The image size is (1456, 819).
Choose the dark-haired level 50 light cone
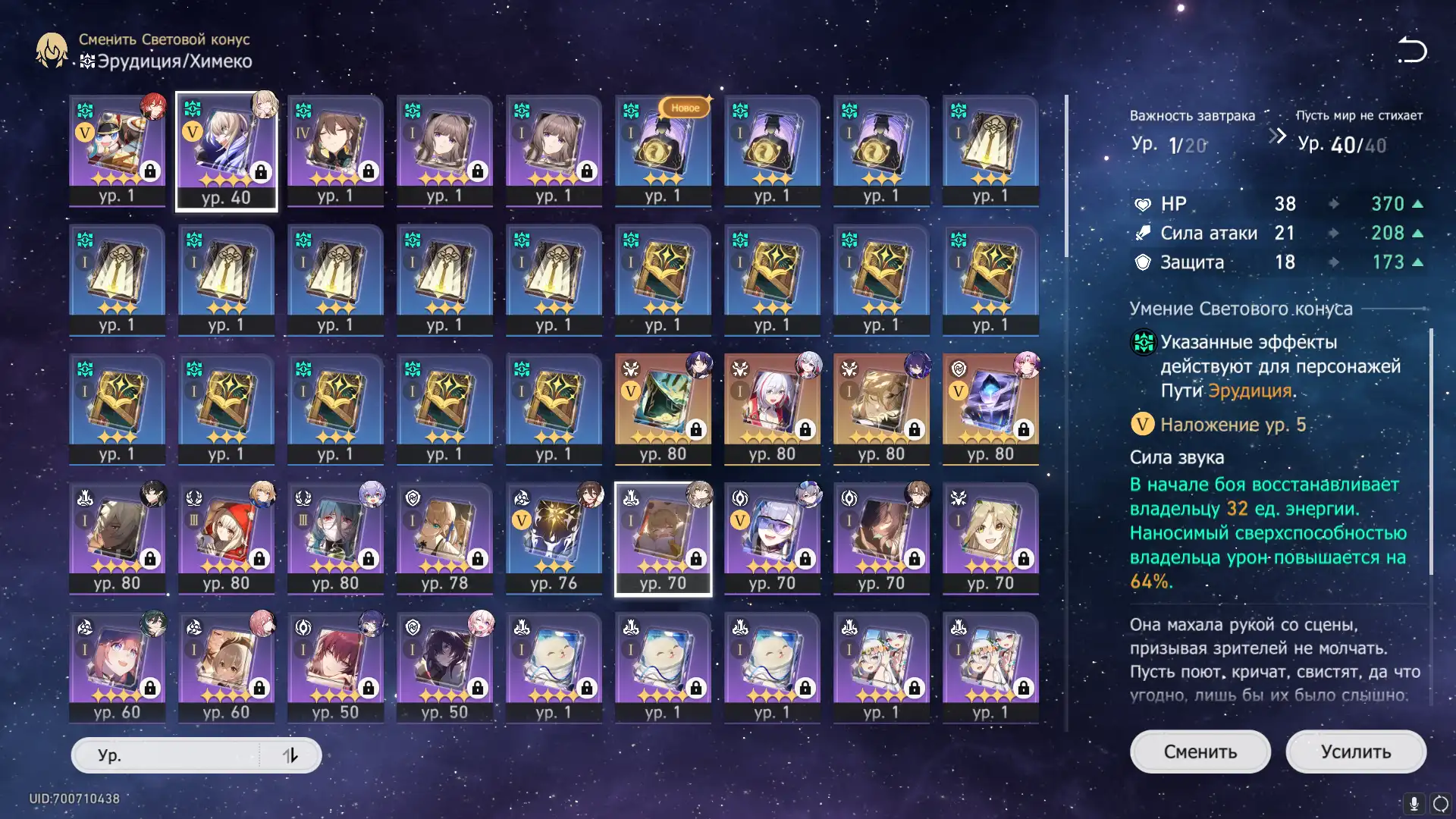click(444, 667)
